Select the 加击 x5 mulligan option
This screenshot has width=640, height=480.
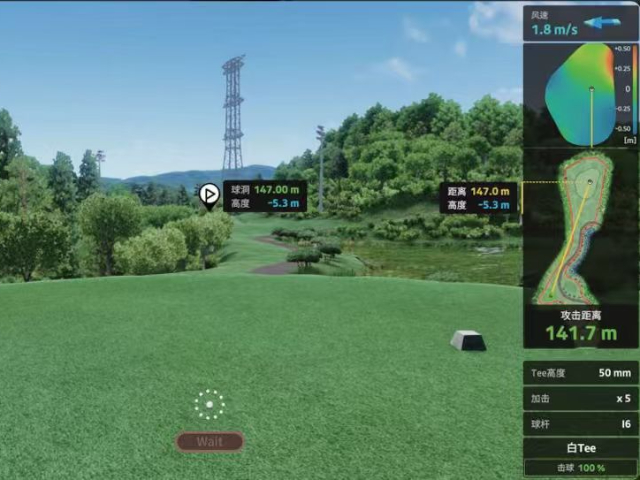[580, 398]
